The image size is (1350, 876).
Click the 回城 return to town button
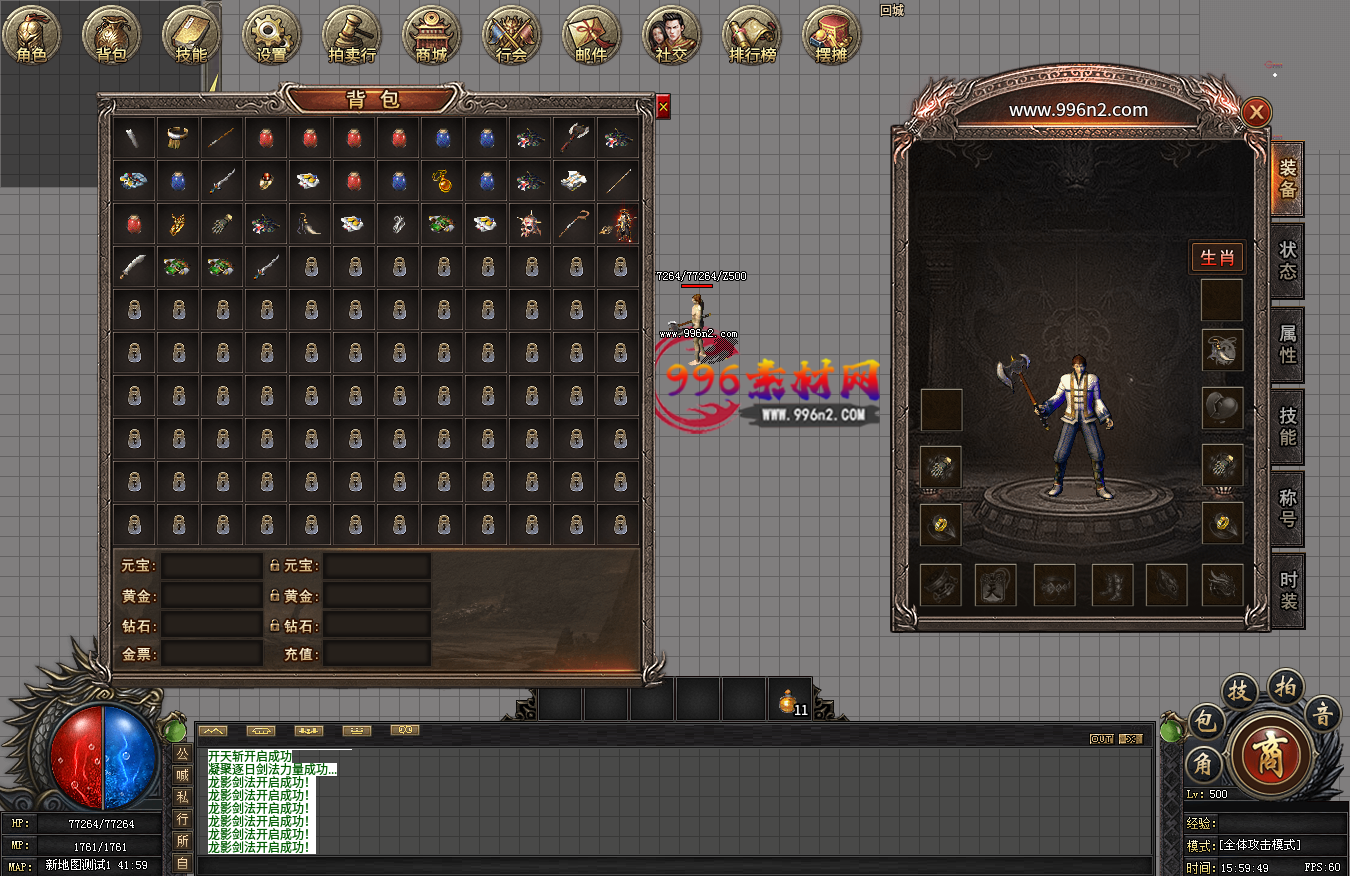891,10
